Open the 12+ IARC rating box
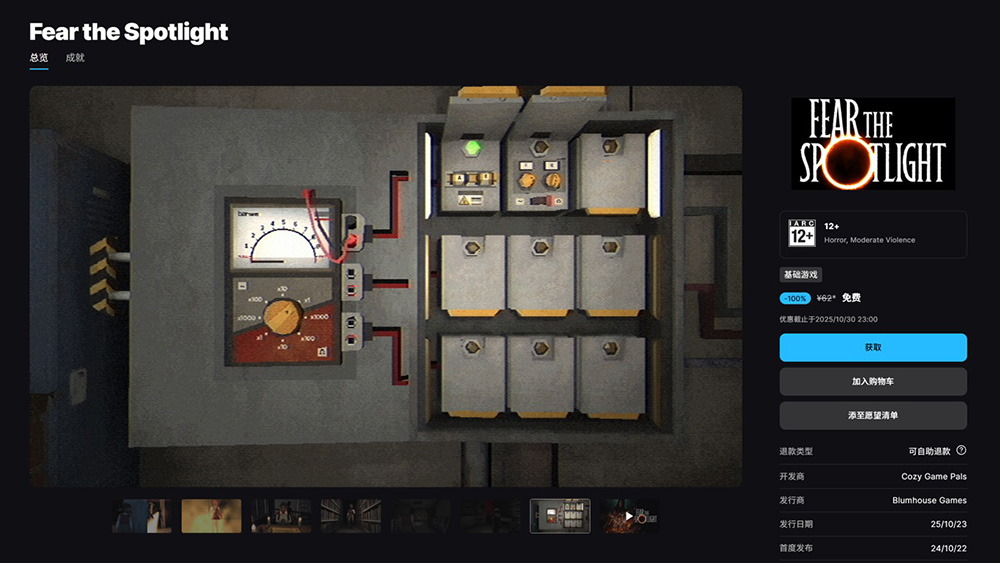The height and width of the screenshot is (563, 1000). point(873,235)
